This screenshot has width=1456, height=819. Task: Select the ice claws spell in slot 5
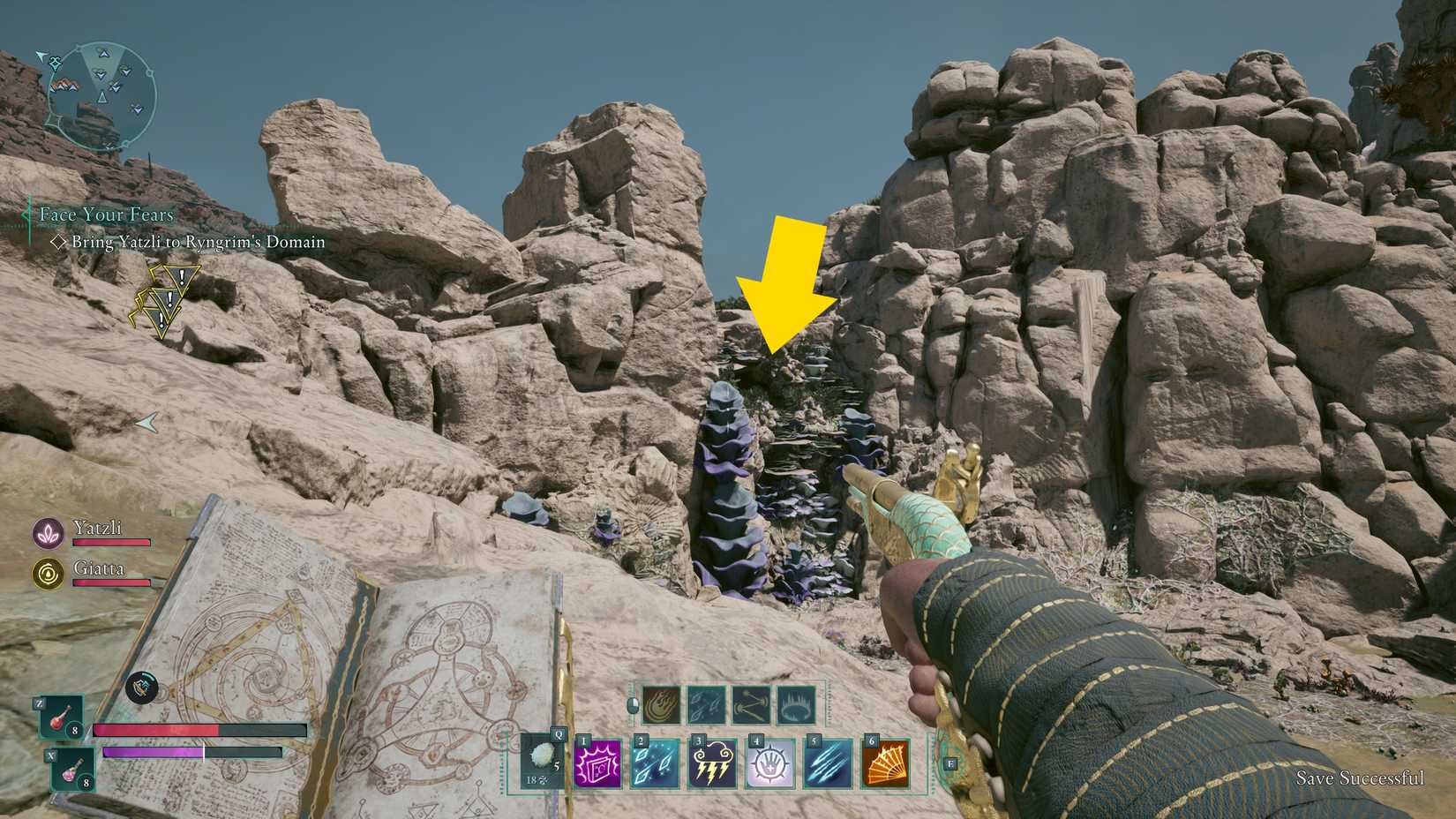pyautogui.click(x=829, y=766)
